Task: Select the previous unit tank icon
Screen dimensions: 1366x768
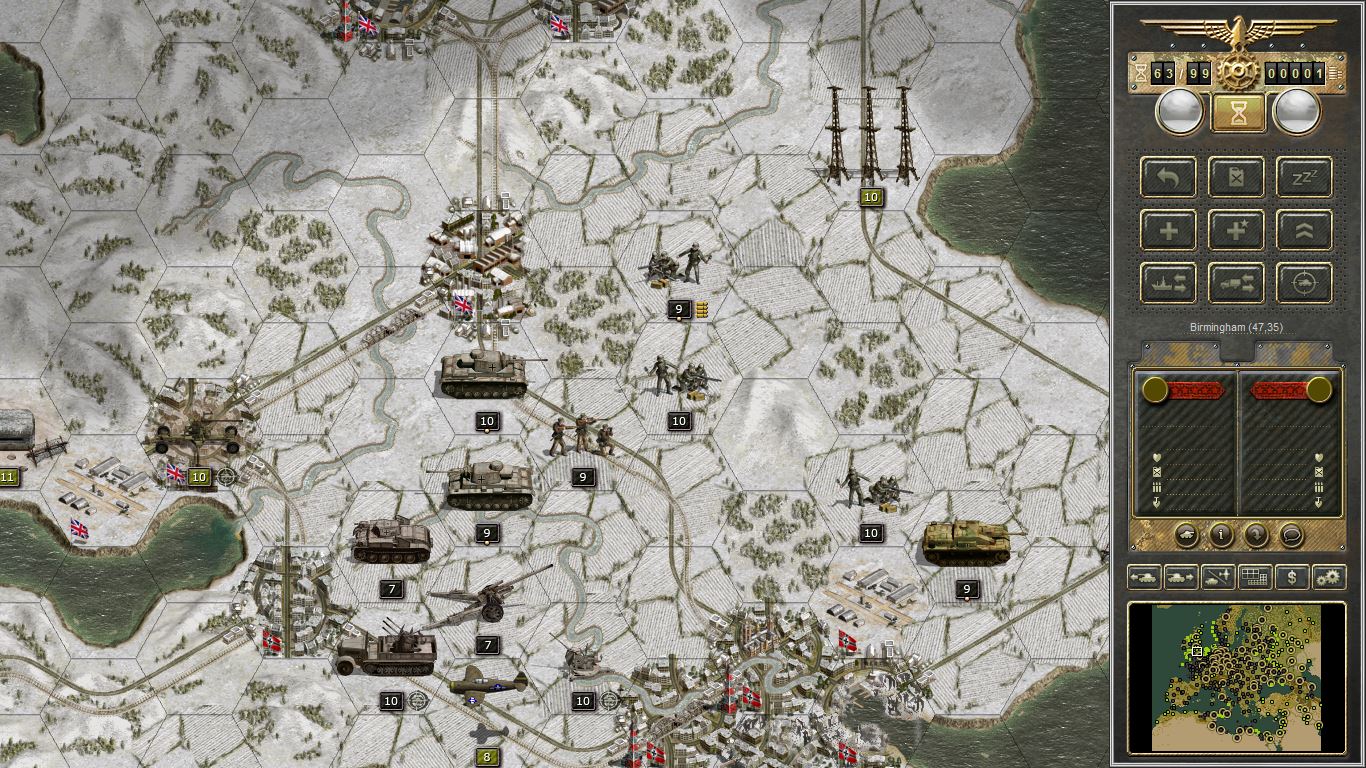Action: (1142, 577)
